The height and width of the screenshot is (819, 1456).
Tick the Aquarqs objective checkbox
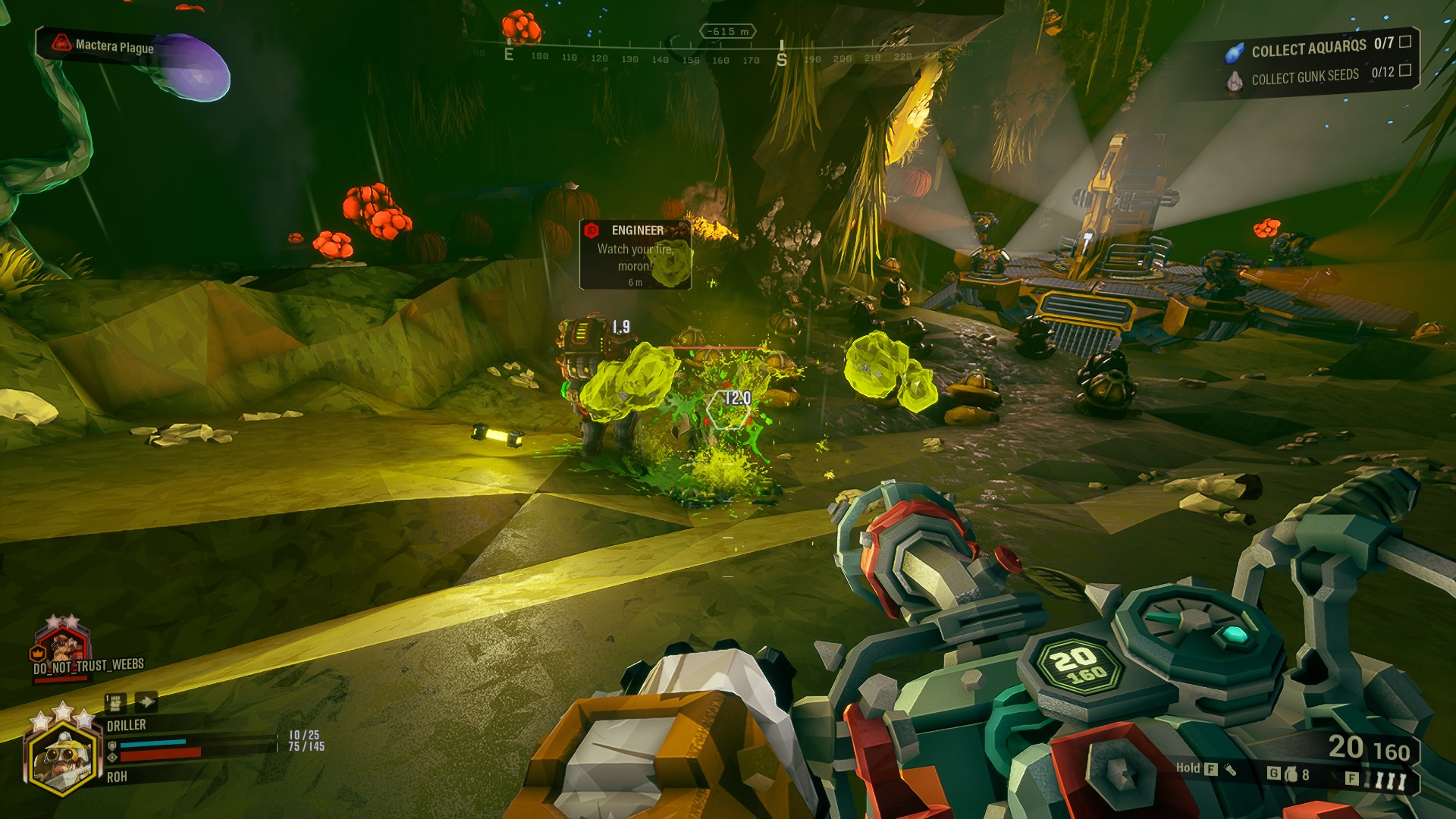[1404, 42]
